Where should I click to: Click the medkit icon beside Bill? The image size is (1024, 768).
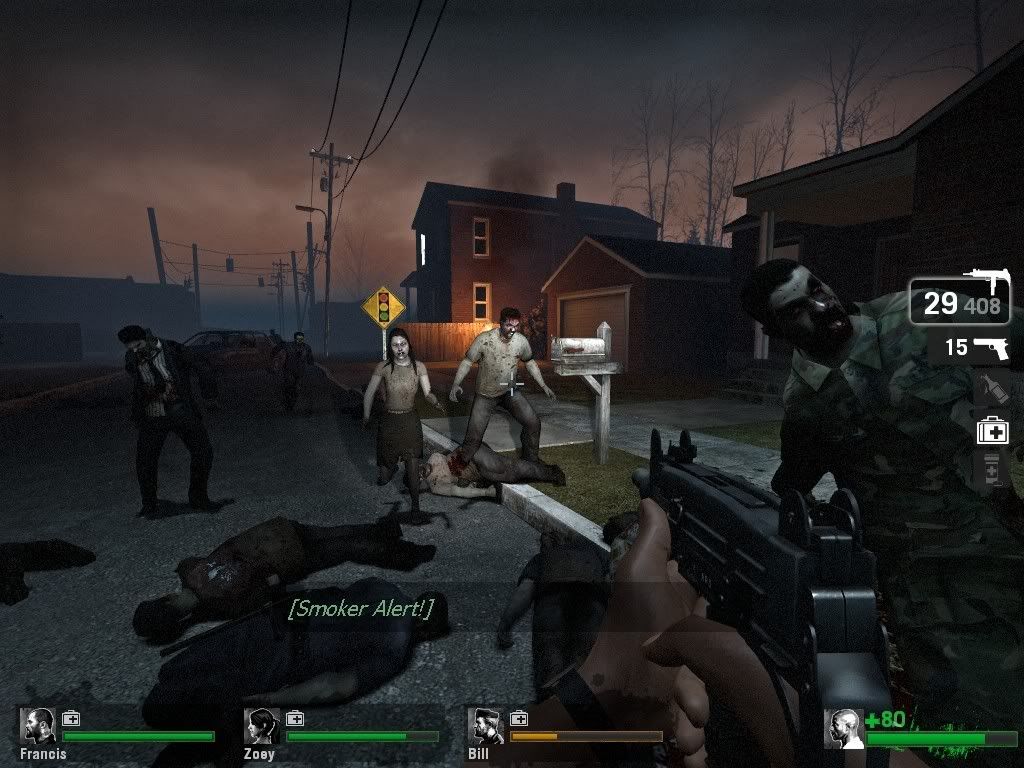tap(519, 718)
